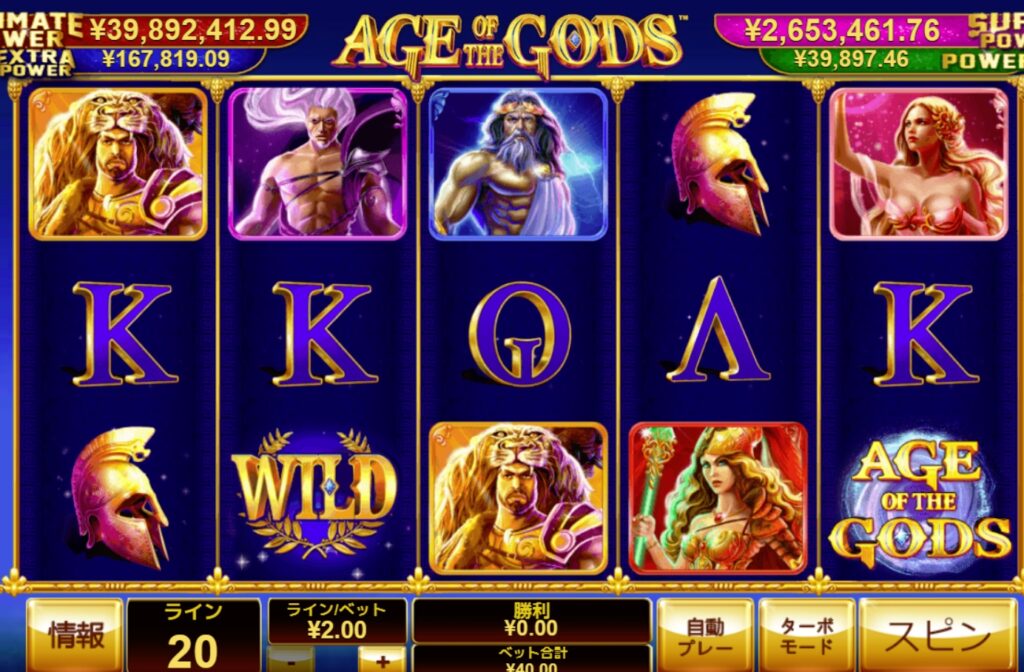Viewport: 1024px width, 672px height.
Task: Spin the reels with スピン button
Action: point(938,634)
